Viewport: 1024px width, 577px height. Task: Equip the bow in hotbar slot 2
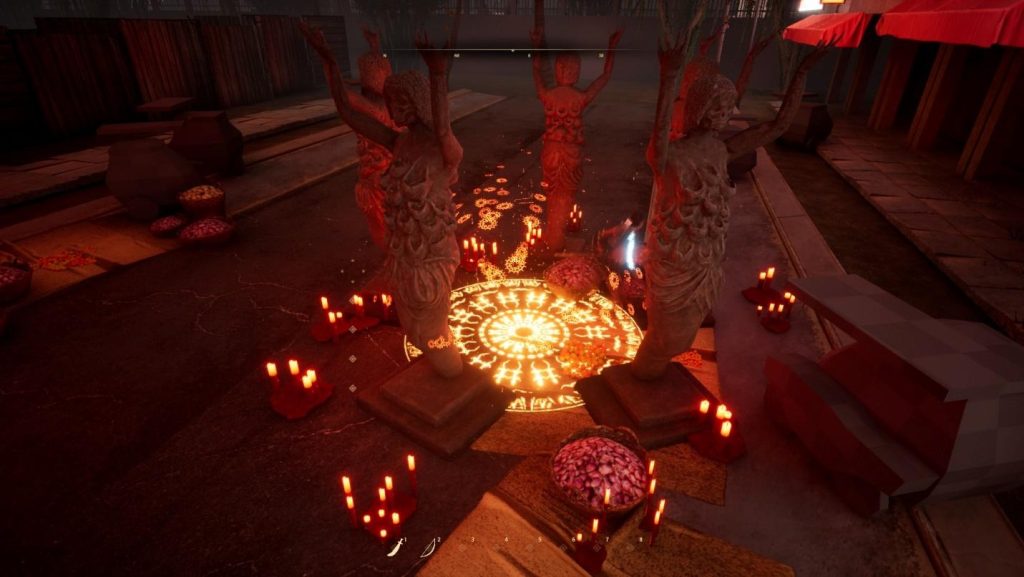click(x=429, y=547)
